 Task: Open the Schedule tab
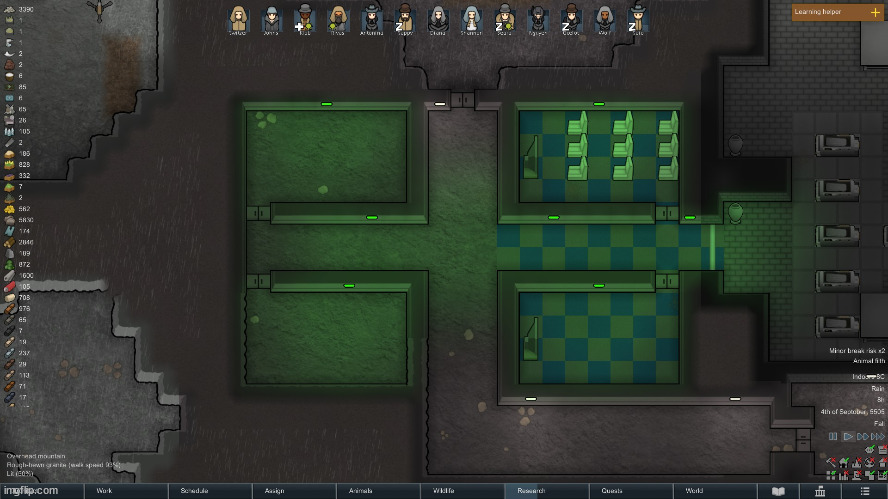click(194, 491)
